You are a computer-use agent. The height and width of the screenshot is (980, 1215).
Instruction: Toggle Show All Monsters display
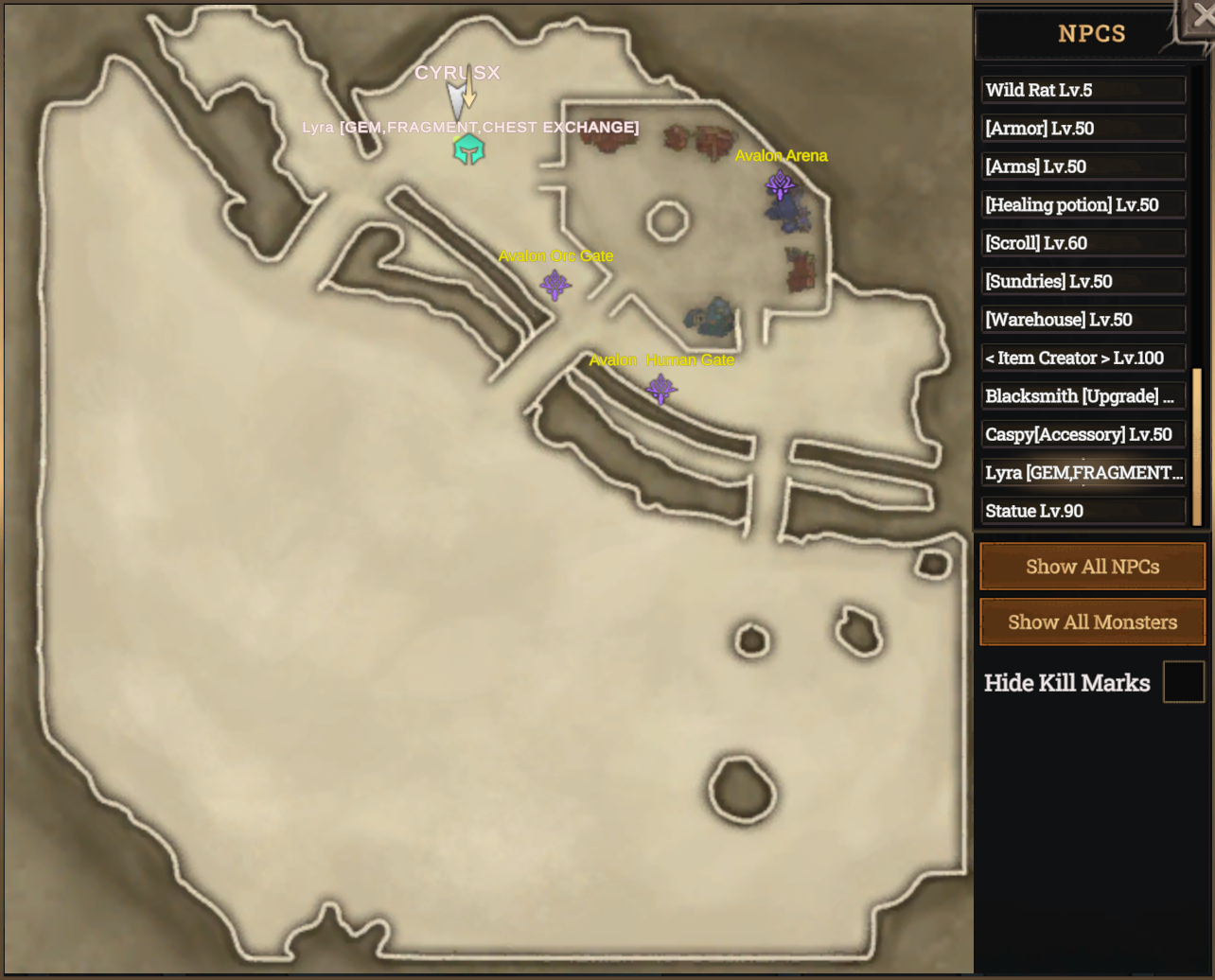(1092, 621)
